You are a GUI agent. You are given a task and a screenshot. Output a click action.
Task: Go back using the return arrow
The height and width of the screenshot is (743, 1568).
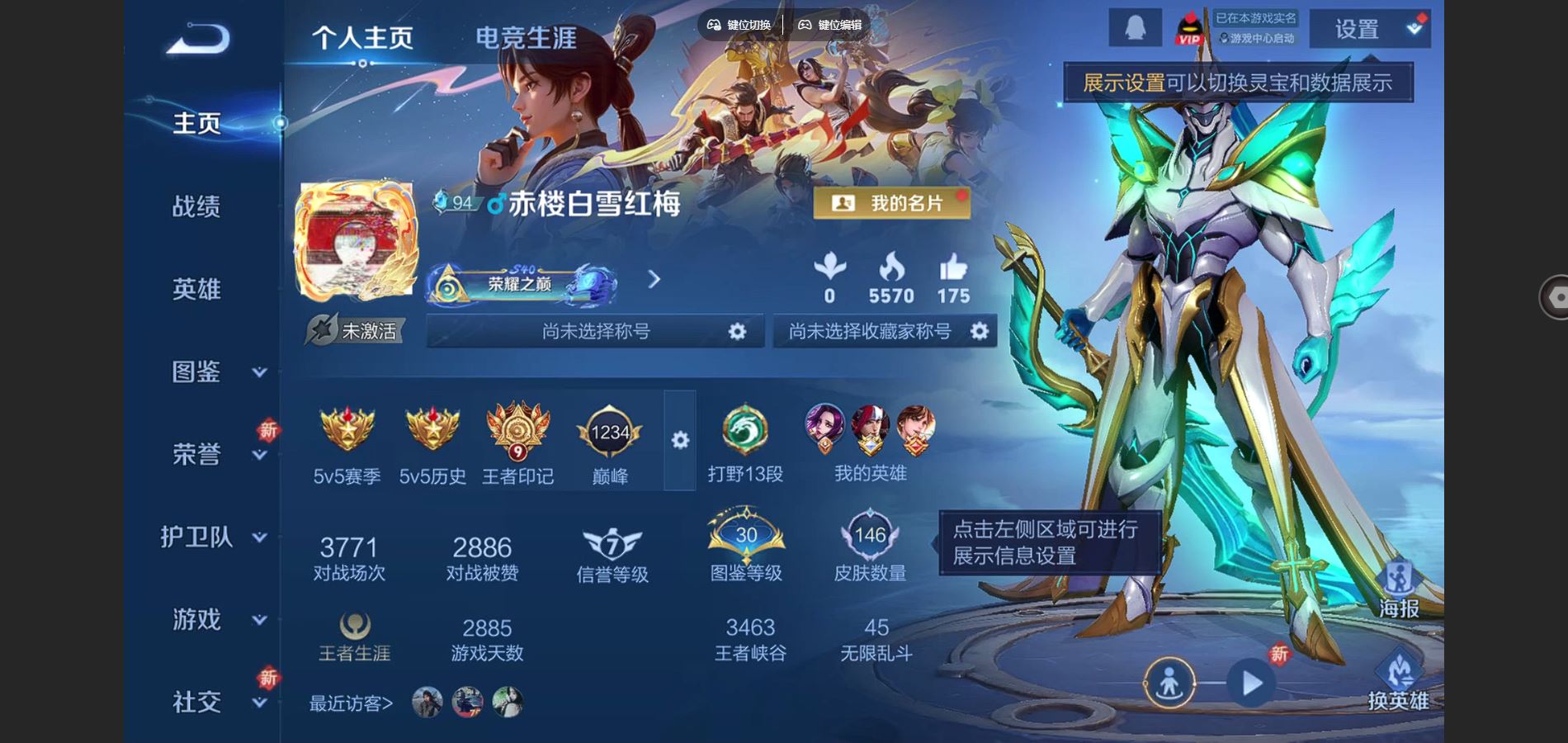coord(198,38)
